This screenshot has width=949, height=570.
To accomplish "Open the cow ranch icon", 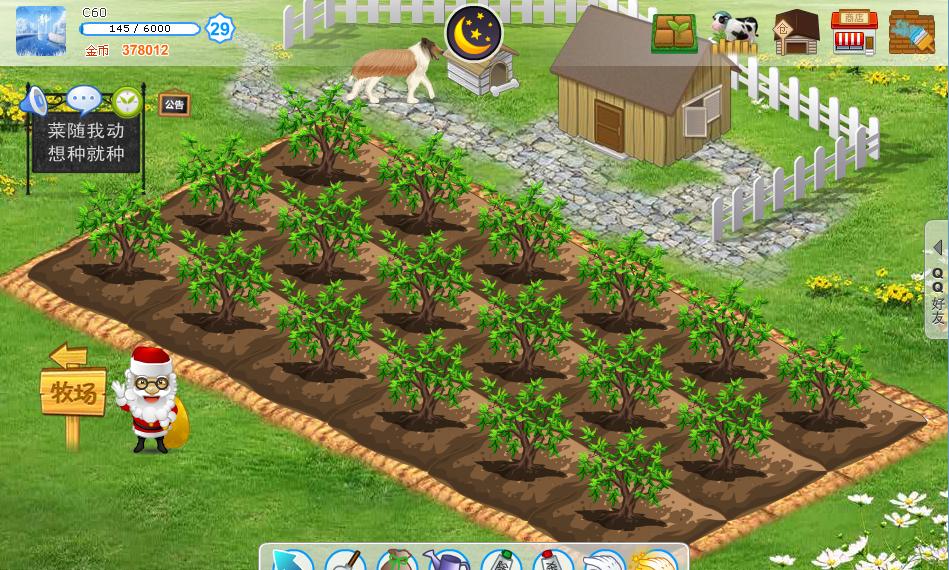I will pos(733,33).
